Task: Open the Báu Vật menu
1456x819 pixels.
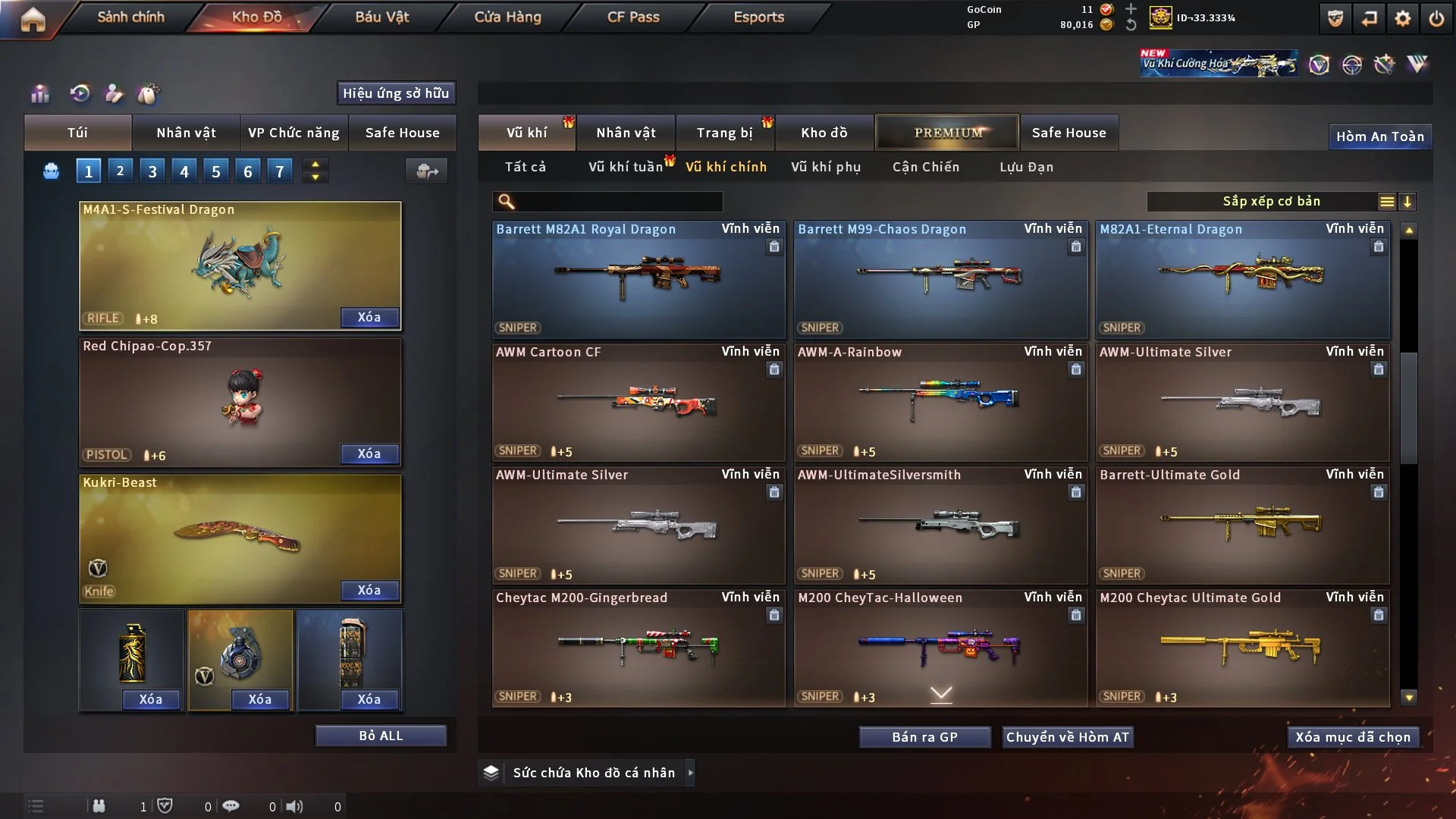Action: click(x=381, y=17)
